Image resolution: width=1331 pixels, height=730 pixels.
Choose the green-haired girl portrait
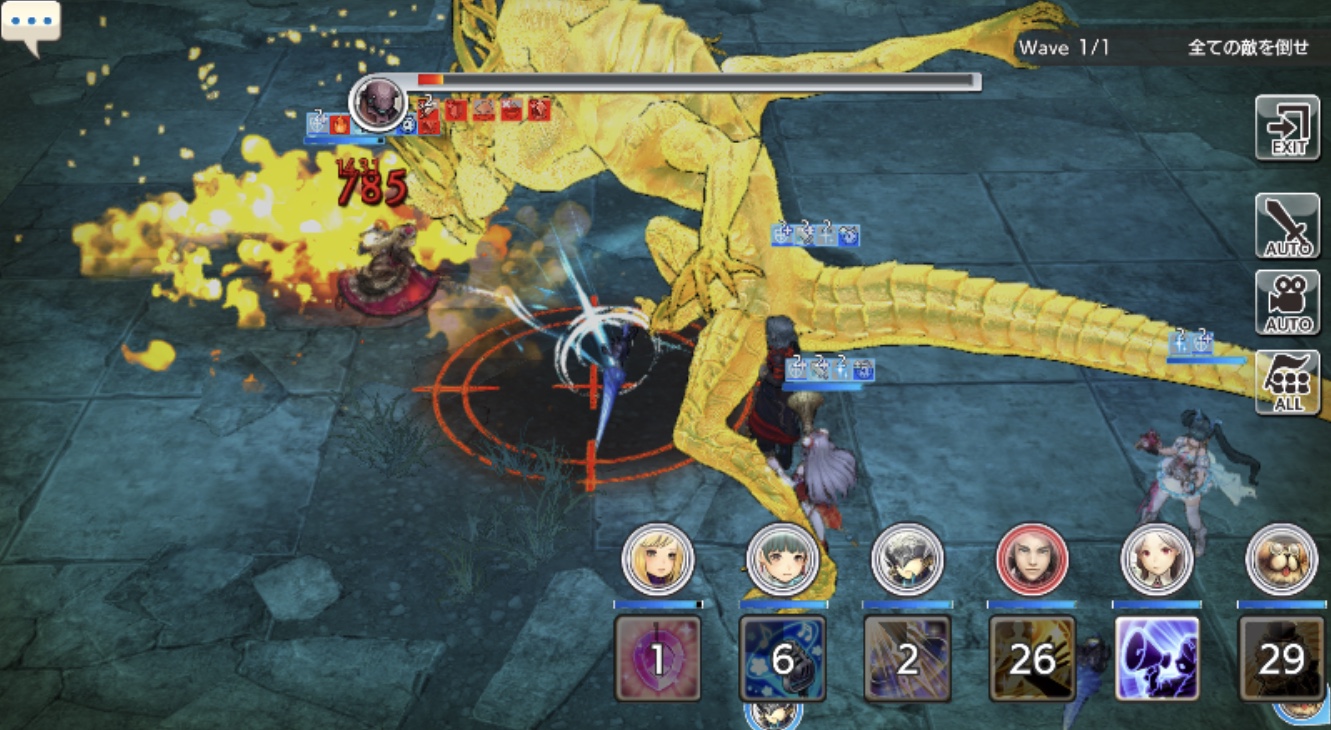pos(782,559)
